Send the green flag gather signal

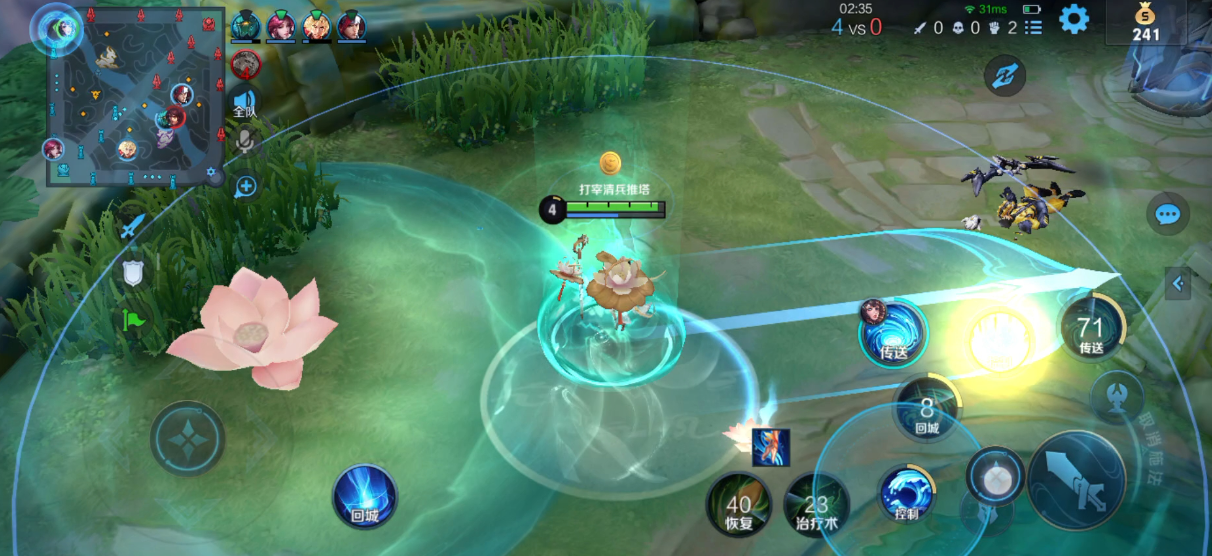point(133,320)
